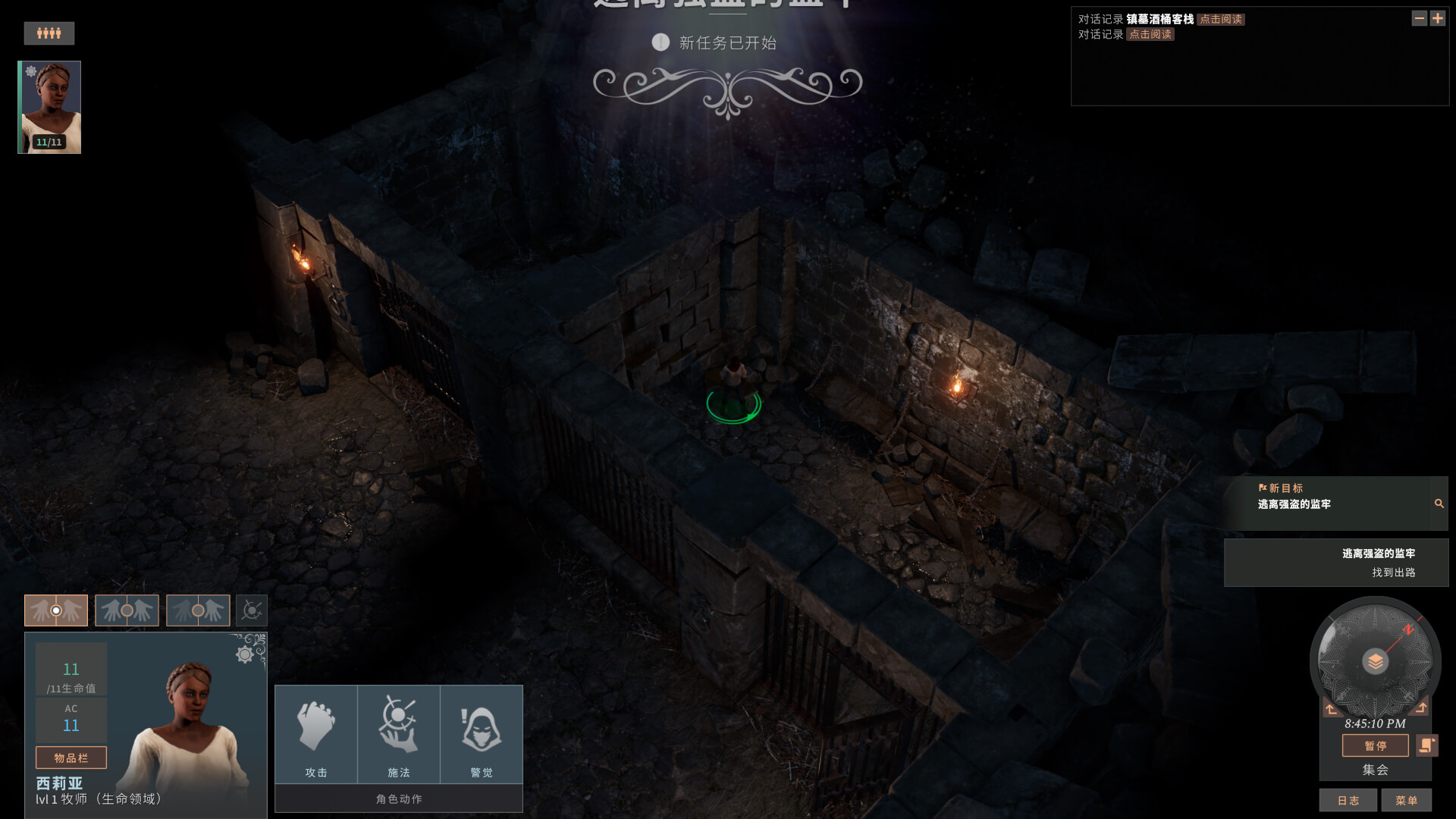Screen dimensions: 1456x819
Task: Open the Cast Spell action
Action: click(x=399, y=734)
